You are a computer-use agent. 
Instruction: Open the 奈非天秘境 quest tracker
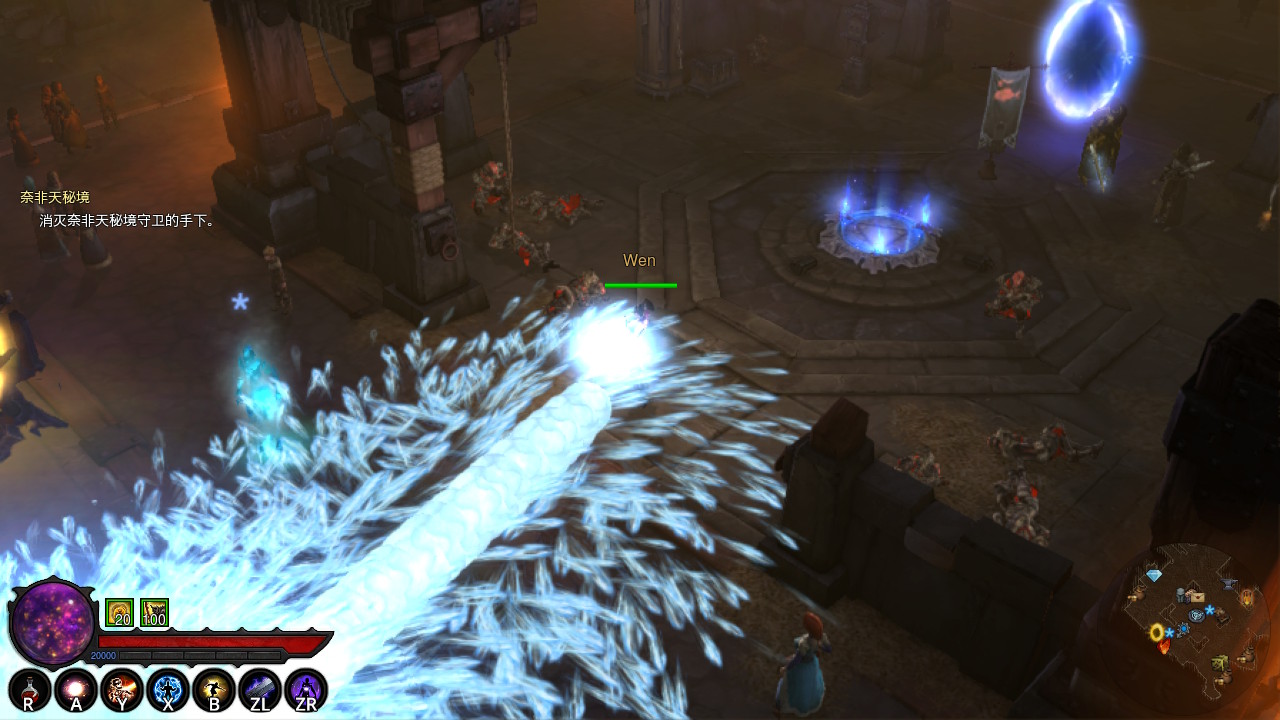pos(54,198)
